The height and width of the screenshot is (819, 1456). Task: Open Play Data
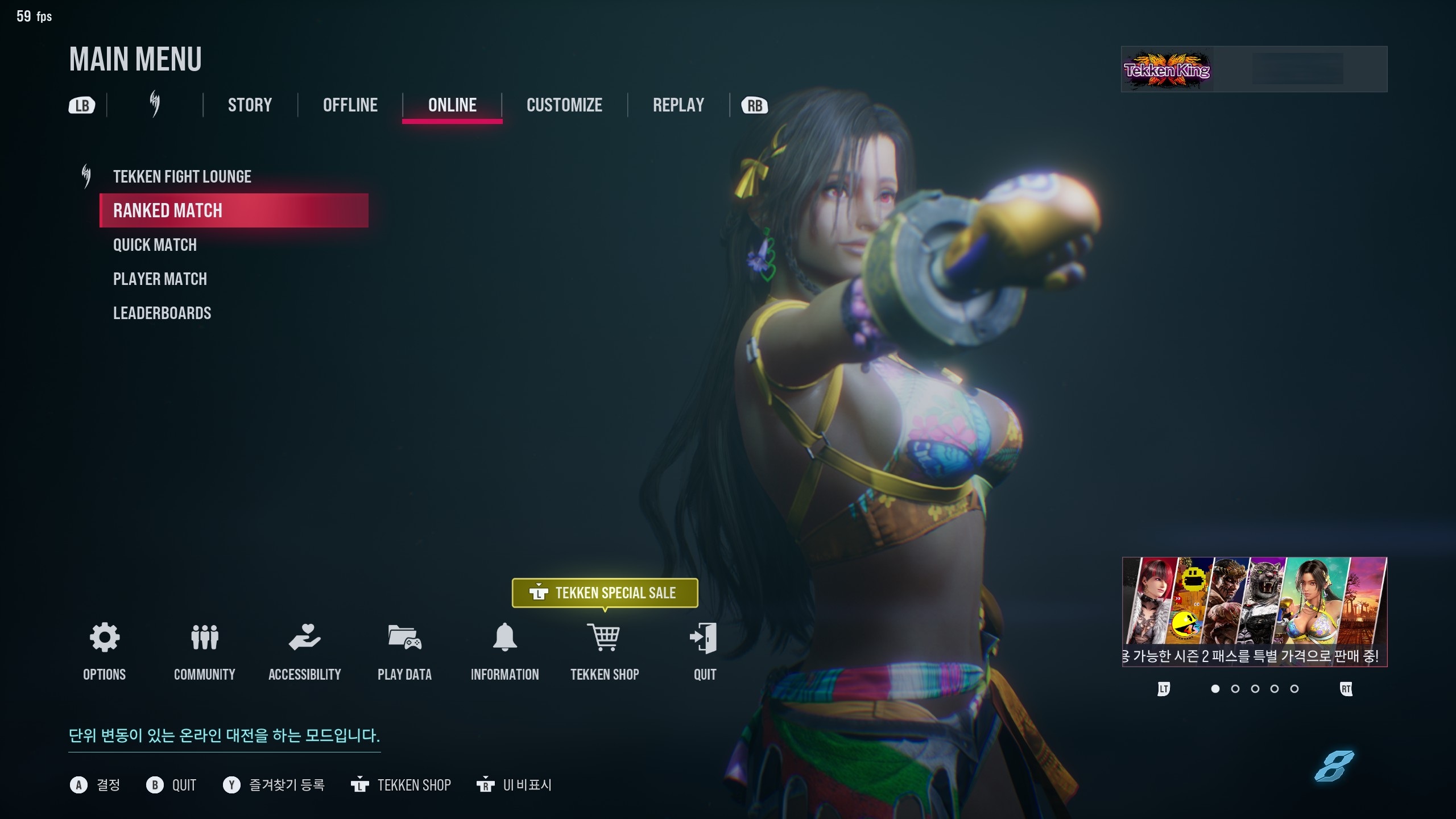(404, 638)
